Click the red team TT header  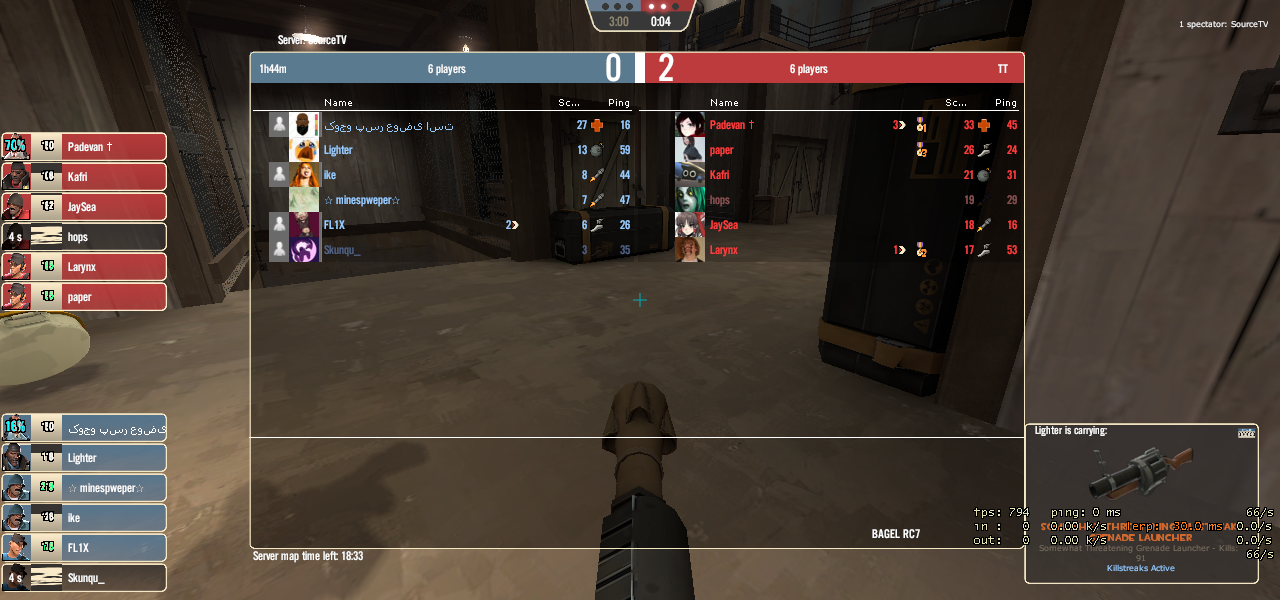pyautogui.click(x=1003, y=69)
